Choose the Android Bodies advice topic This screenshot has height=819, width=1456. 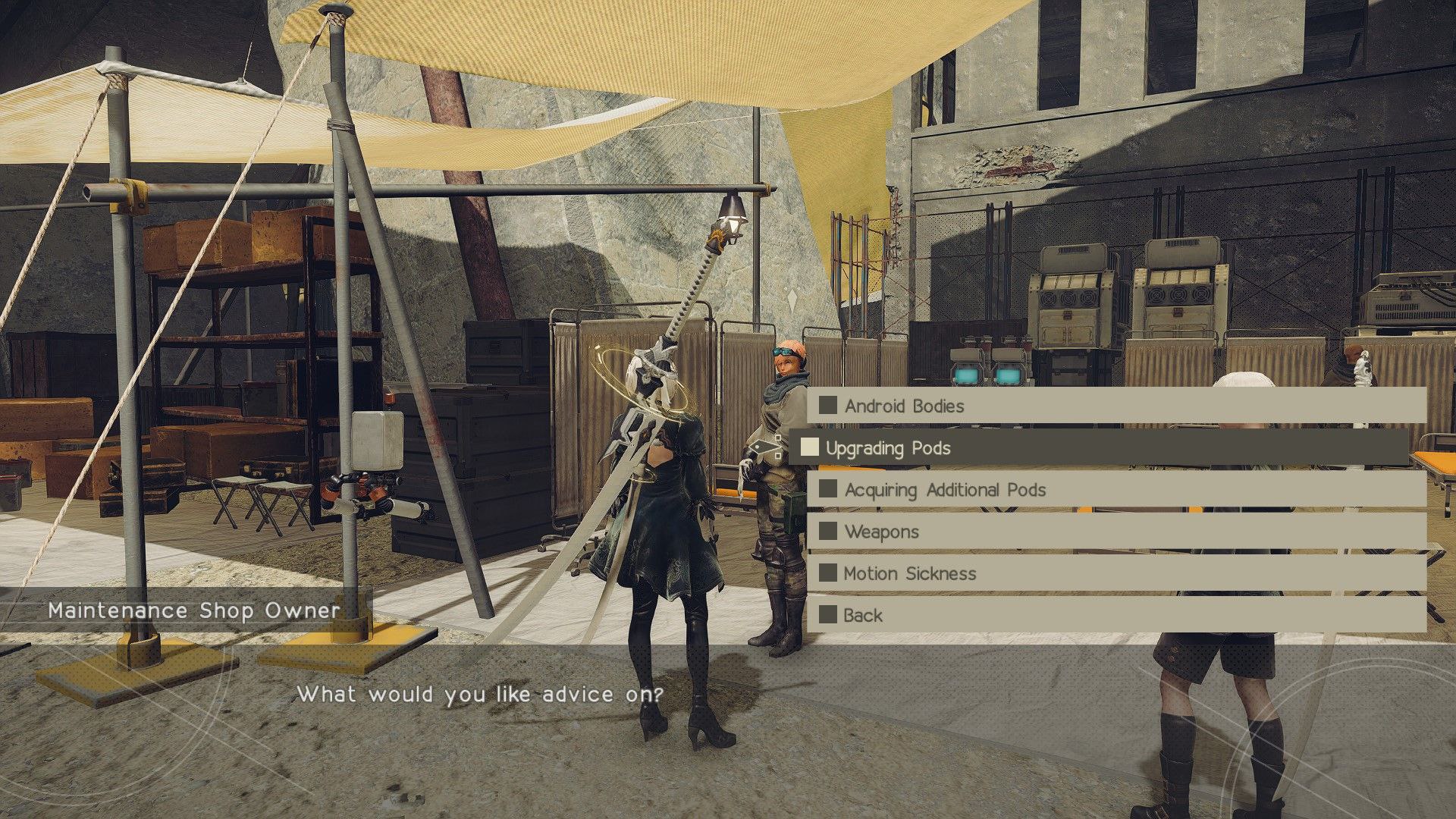[x=904, y=406]
